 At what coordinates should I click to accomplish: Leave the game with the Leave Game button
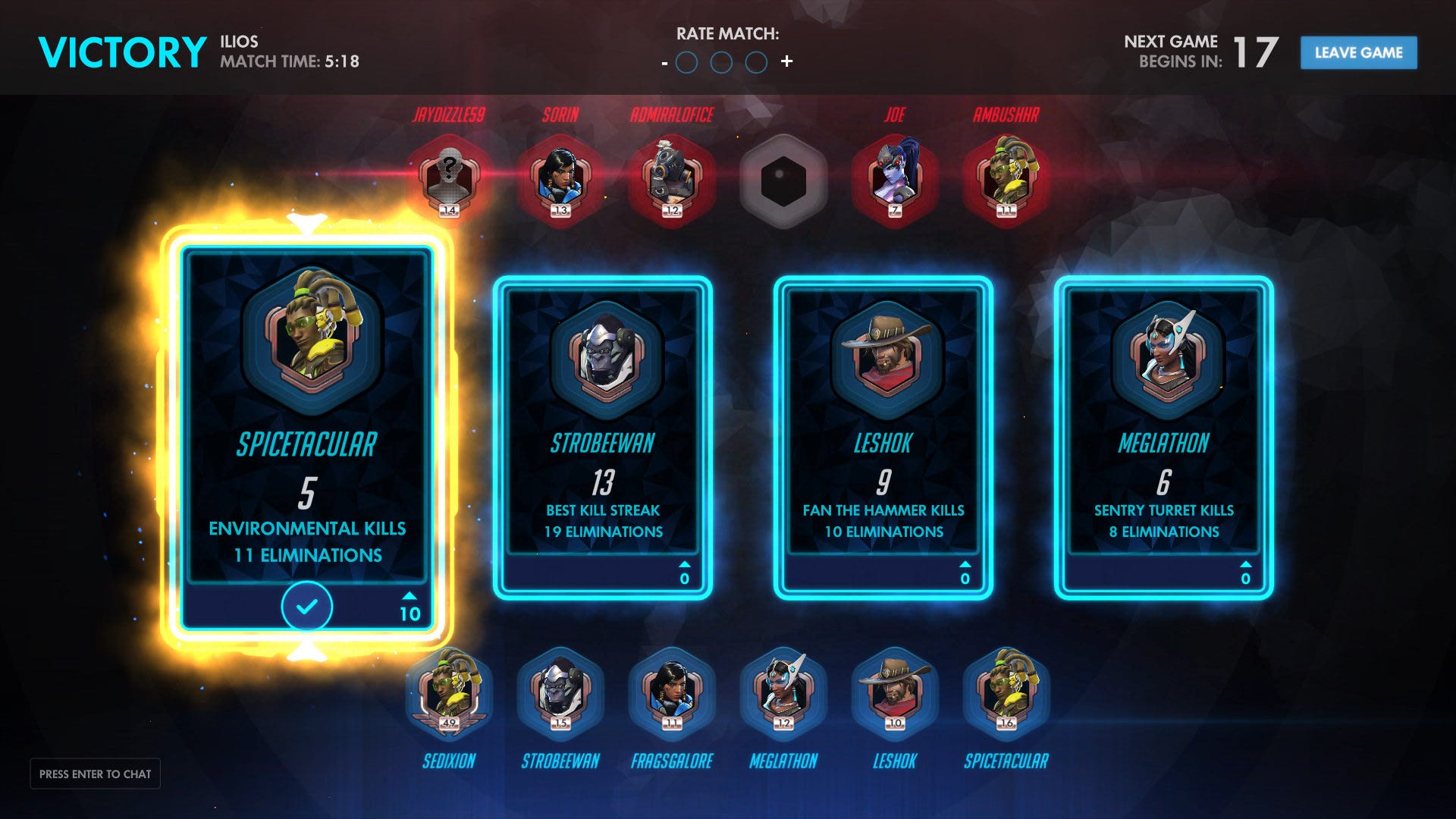coord(1358,53)
